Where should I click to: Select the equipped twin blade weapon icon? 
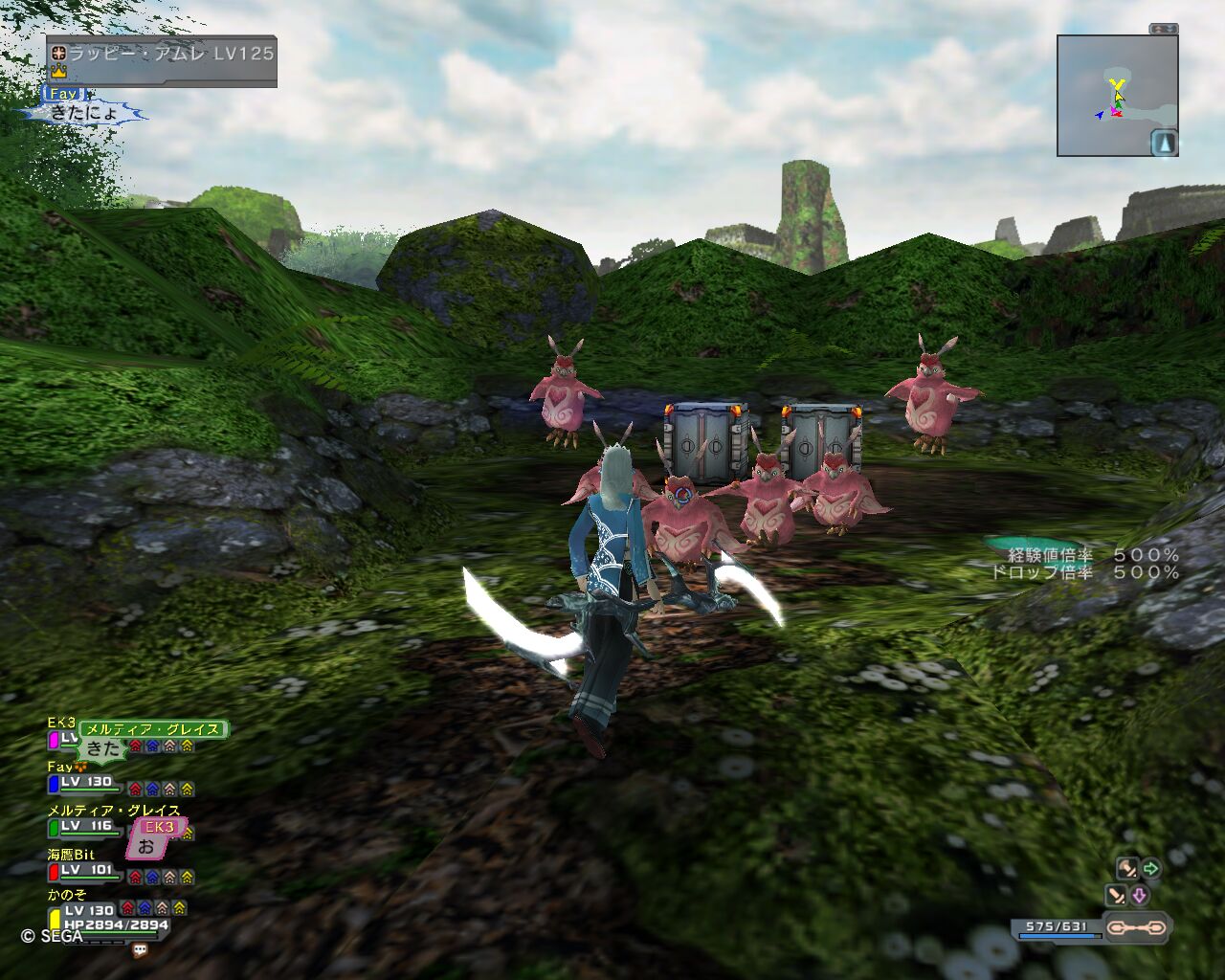1135,927
